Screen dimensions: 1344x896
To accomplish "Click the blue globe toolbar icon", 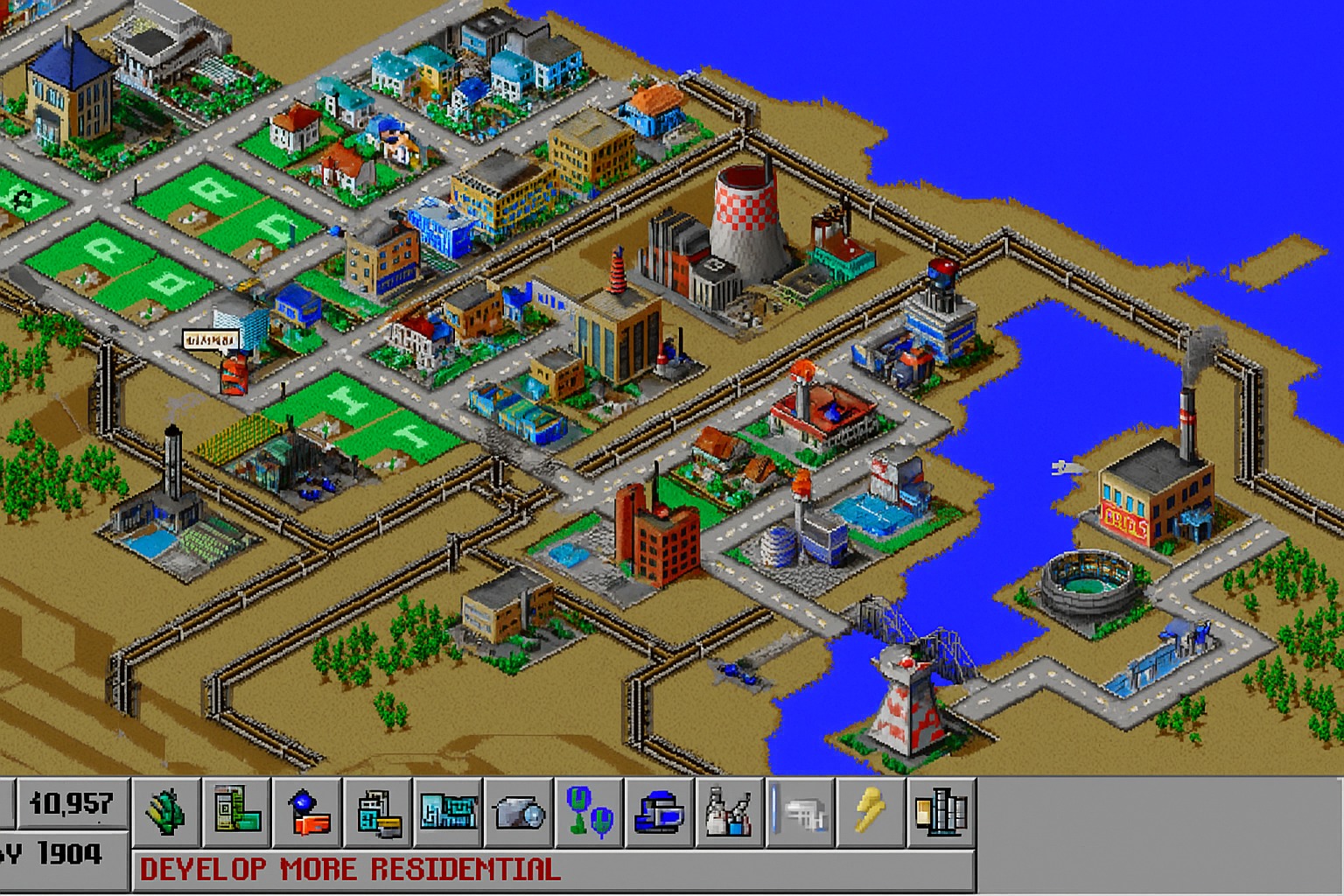I will point(308,812).
